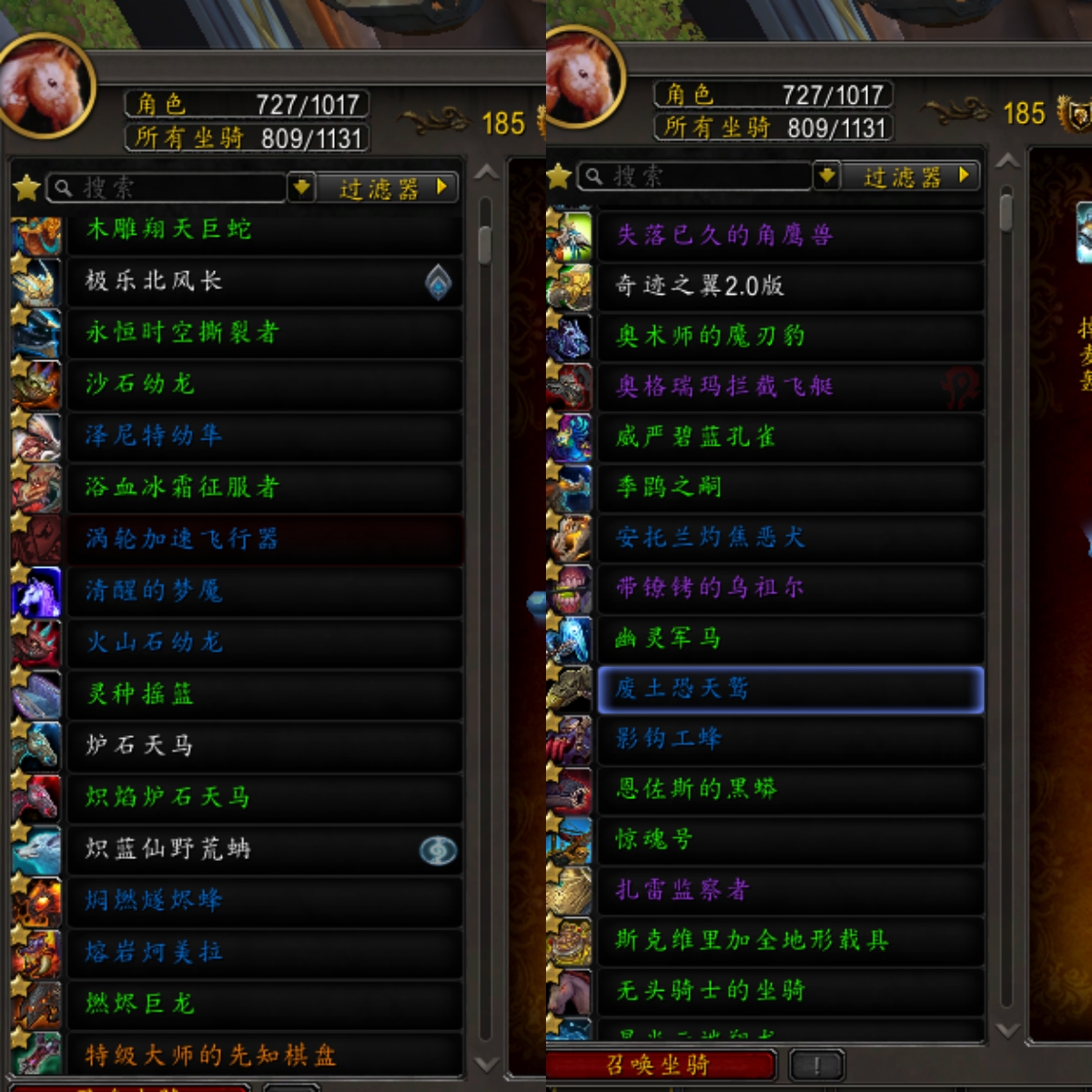1092x1092 pixels.
Task: Select the 奥格瑞玛拦截飞艇 mount
Action: tap(790, 387)
